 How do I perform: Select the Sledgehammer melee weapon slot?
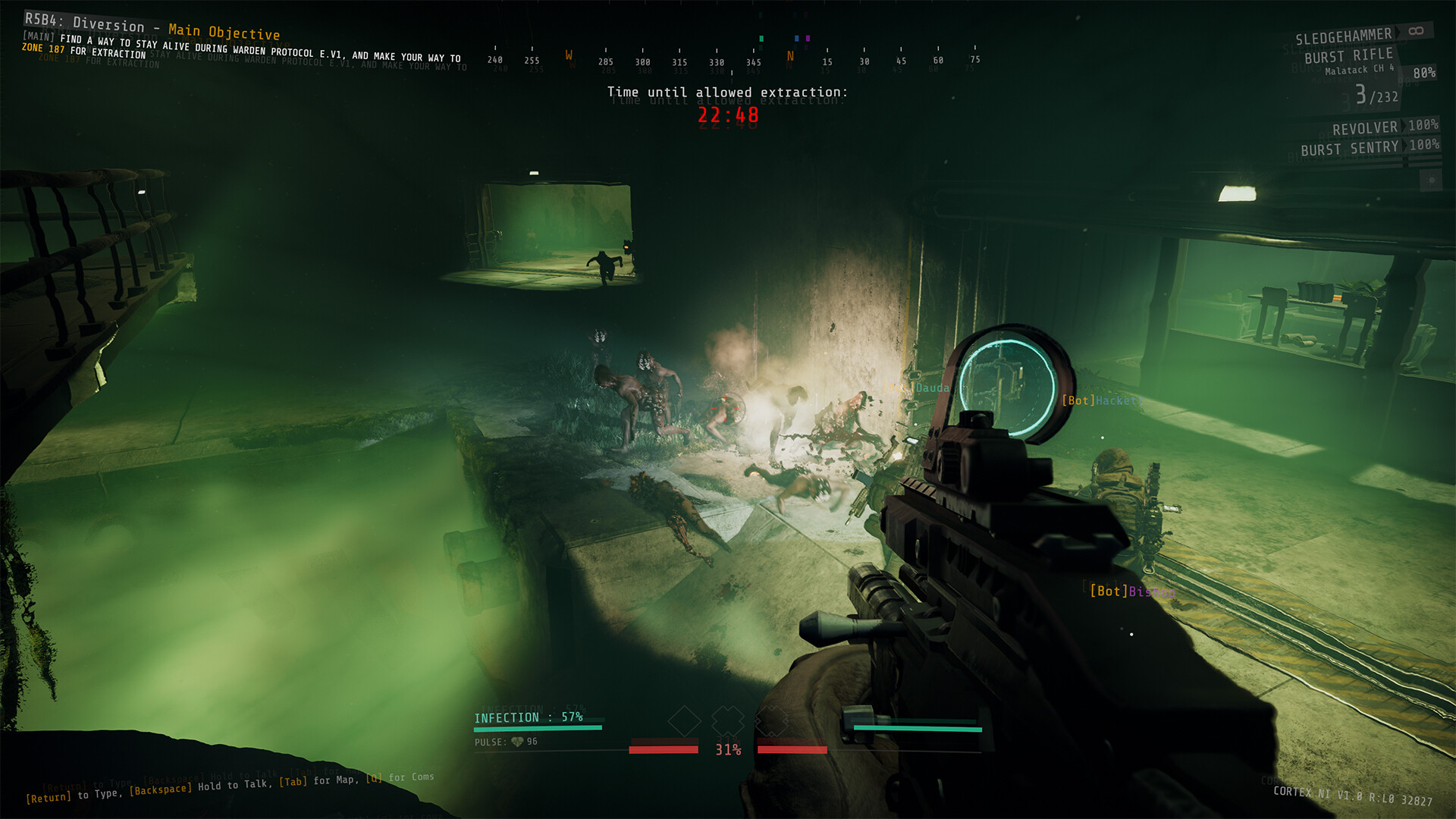[1343, 36]
